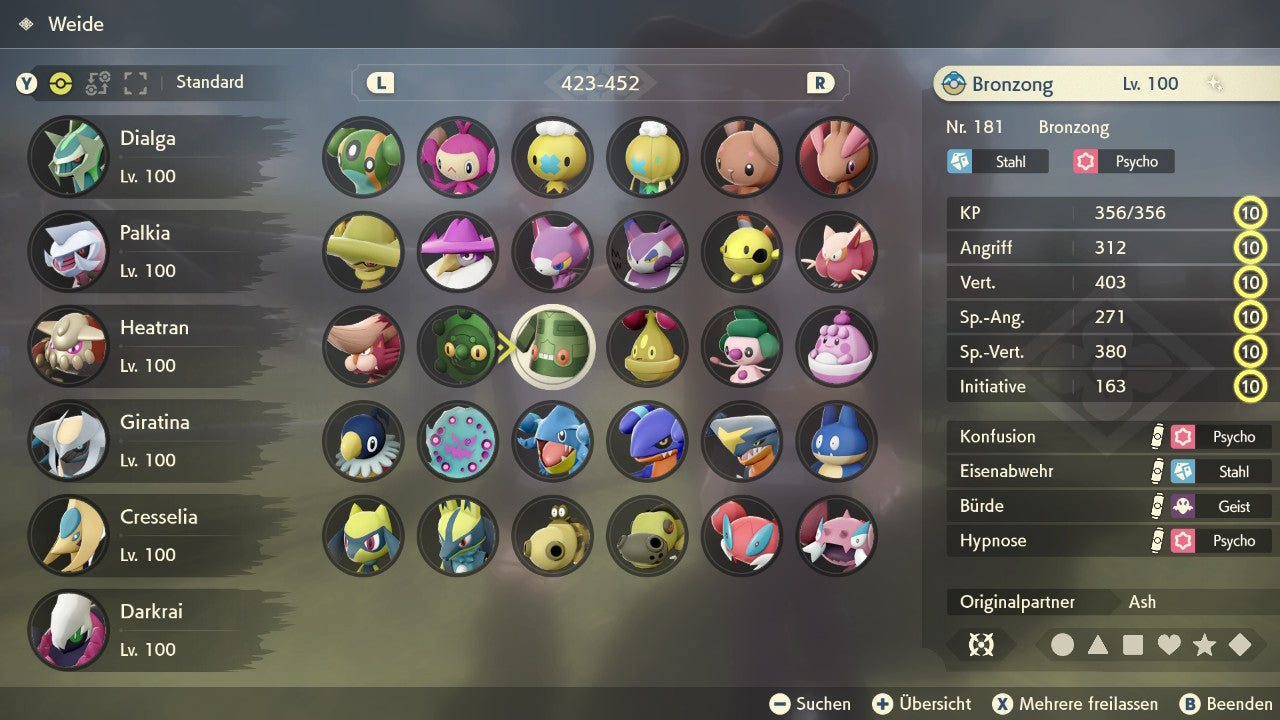Open the Standard sorting option
The width and height of the screenshot is (1280, 720).
tap(209, 83)
